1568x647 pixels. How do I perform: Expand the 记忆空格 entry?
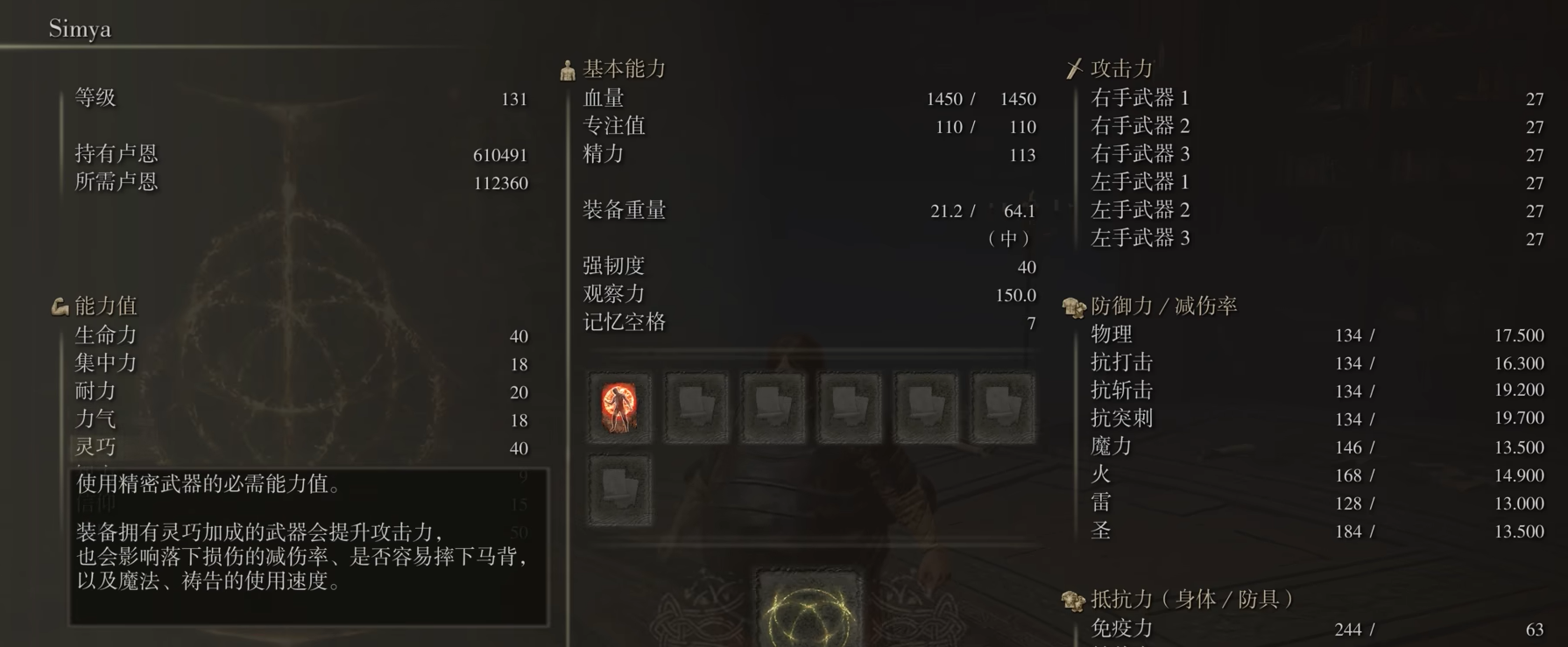(625, 322)
